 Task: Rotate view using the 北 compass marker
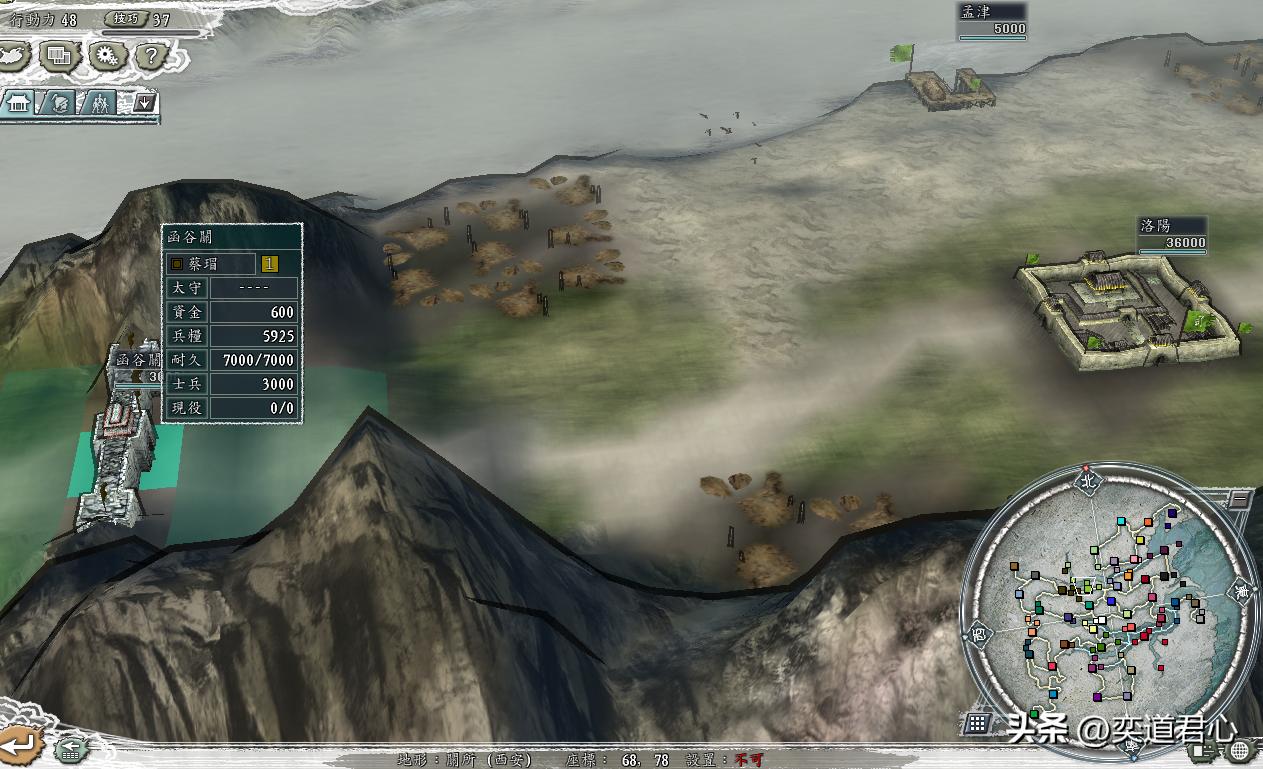click(x=1087, y=480)
